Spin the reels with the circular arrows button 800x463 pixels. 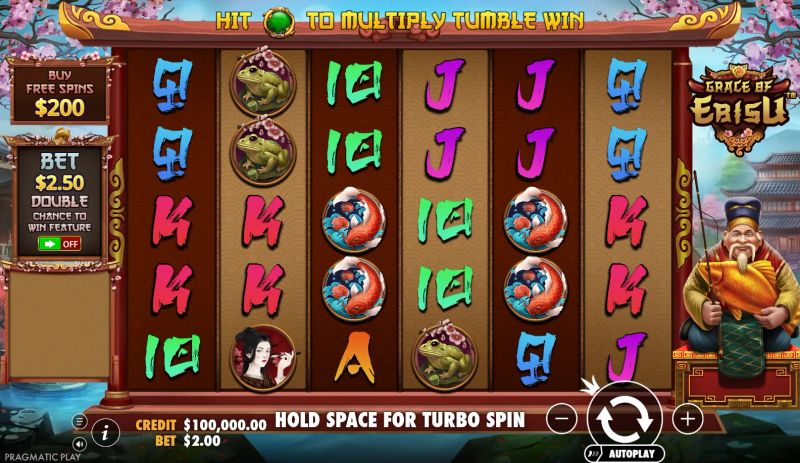click(625, 416)
